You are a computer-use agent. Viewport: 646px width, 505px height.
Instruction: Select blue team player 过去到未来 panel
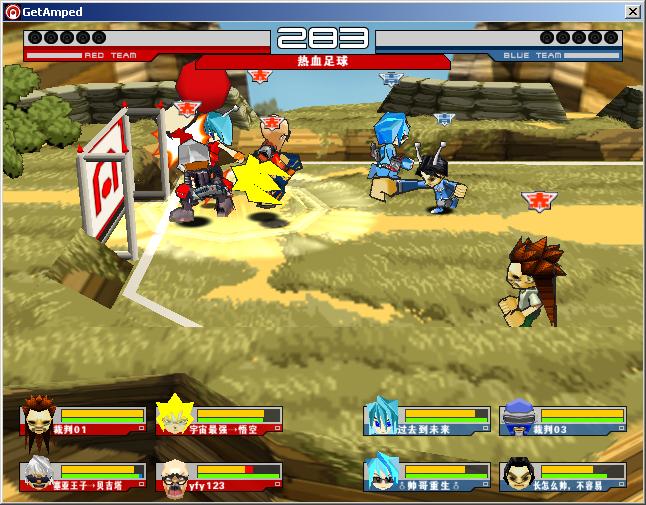(x=427, y=419)
